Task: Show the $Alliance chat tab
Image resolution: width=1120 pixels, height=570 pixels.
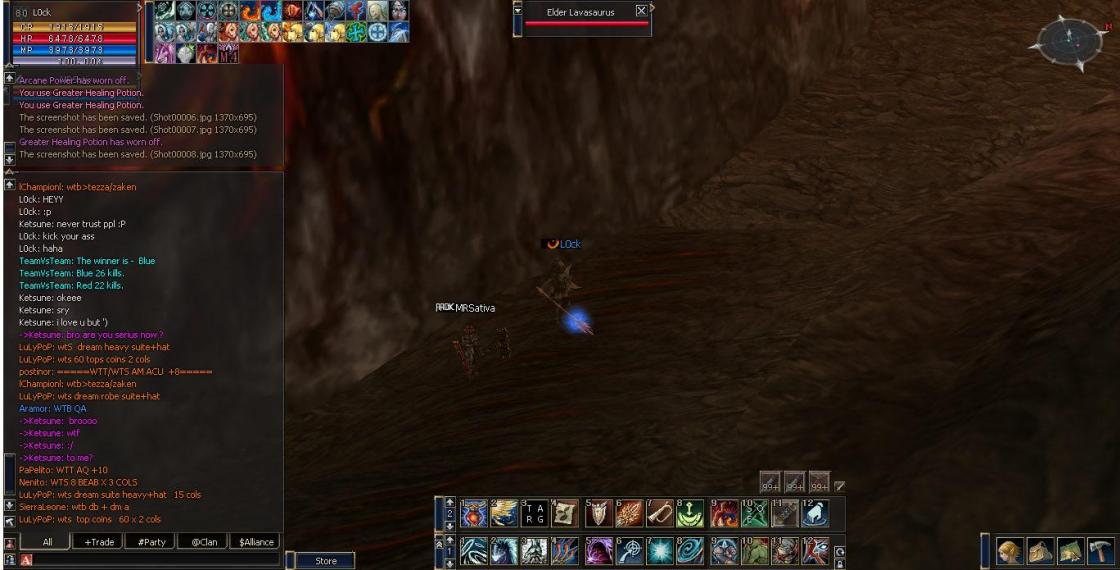Action: [x=256, y=542]
